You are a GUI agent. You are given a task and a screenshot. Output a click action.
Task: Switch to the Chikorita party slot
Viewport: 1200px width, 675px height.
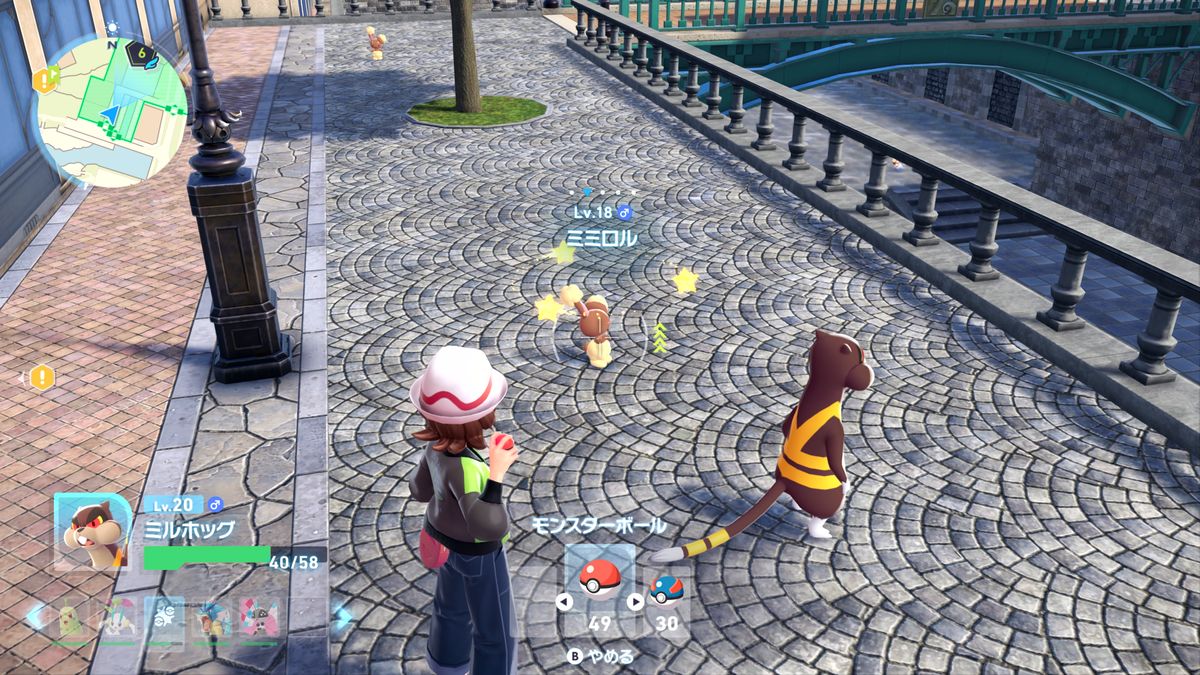pyautogui.click(x=69, y=620)
